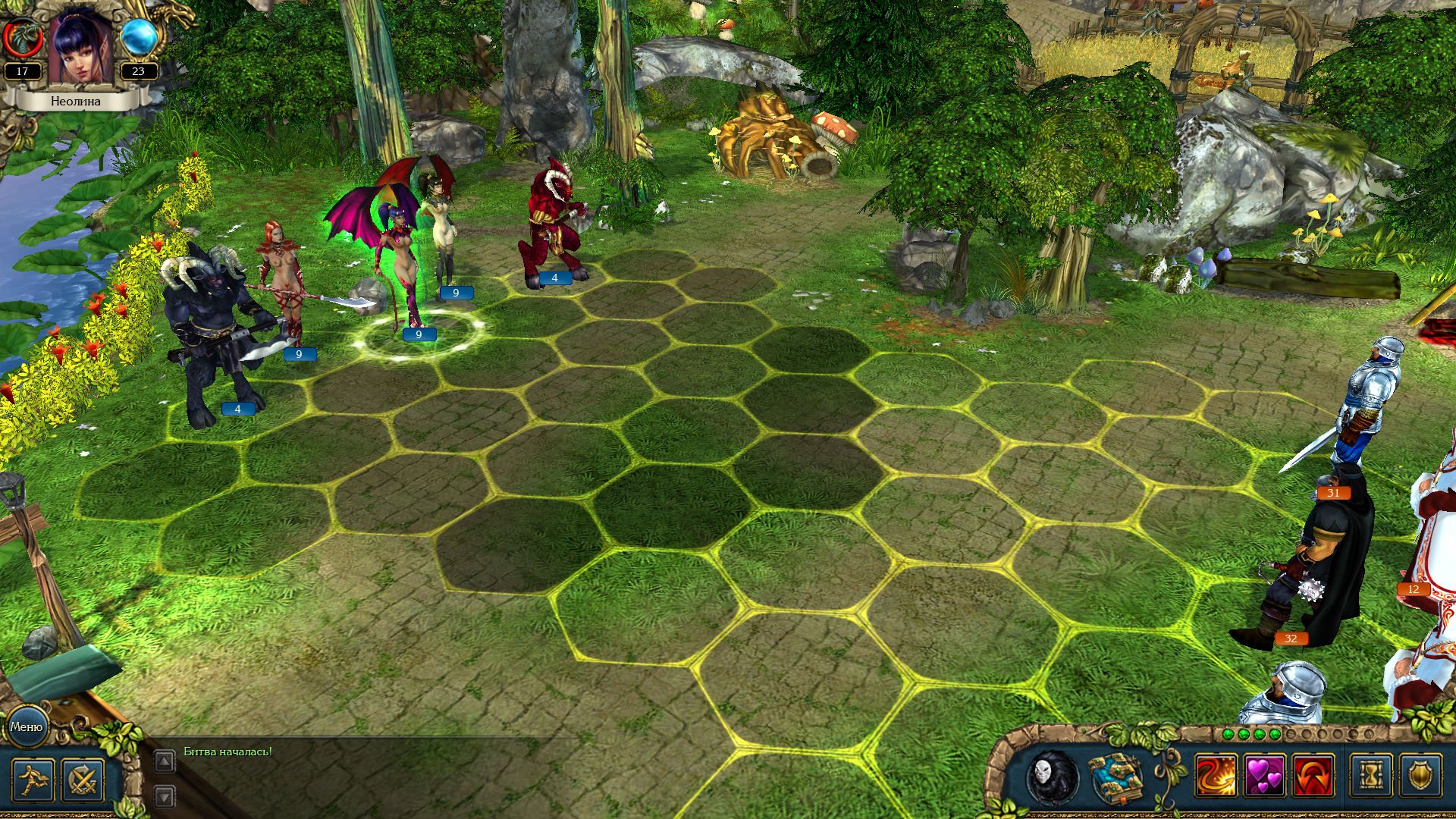The height and width of the screenshot is (819, 1456).
Task: Click the battle log down arrow
Action: click(x=165, y=796)
